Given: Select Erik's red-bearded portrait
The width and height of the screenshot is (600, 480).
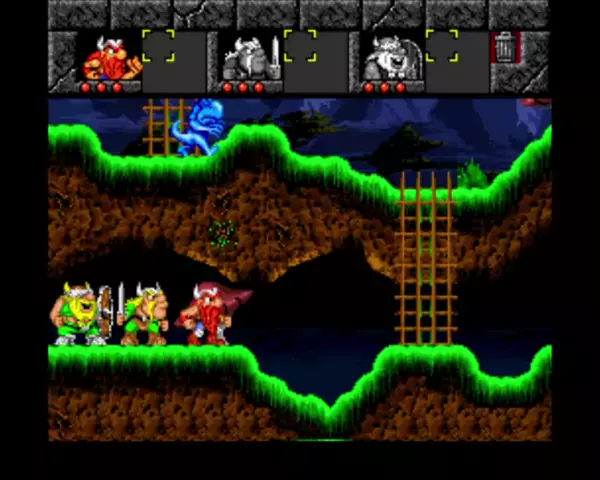Looking at the screenshot, I should pos(110,59).
